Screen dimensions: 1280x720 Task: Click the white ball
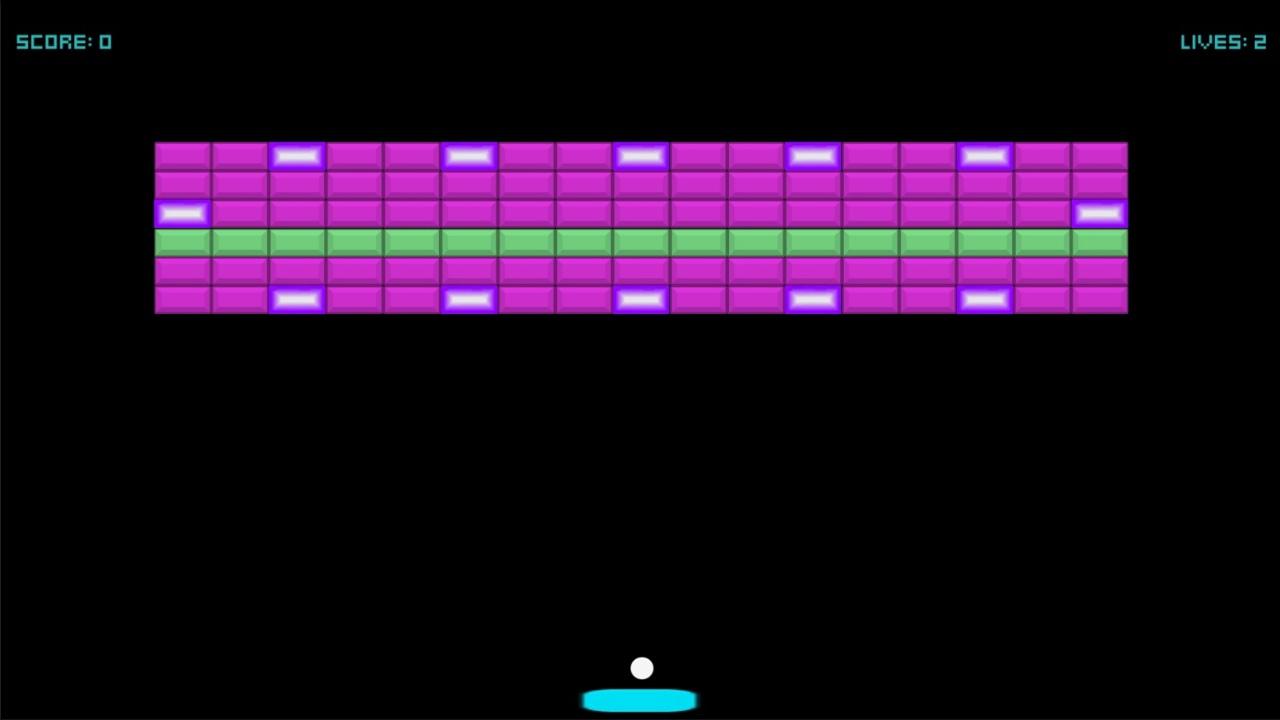pos(641,668)
